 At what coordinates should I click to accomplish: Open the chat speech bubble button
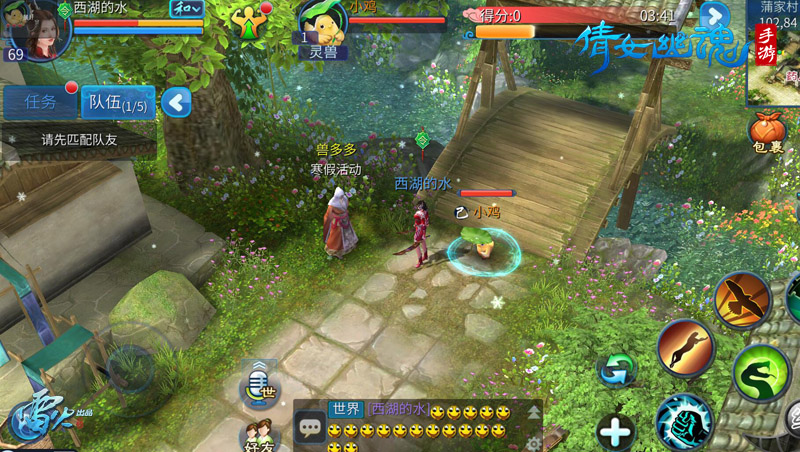tap(310, 426)
